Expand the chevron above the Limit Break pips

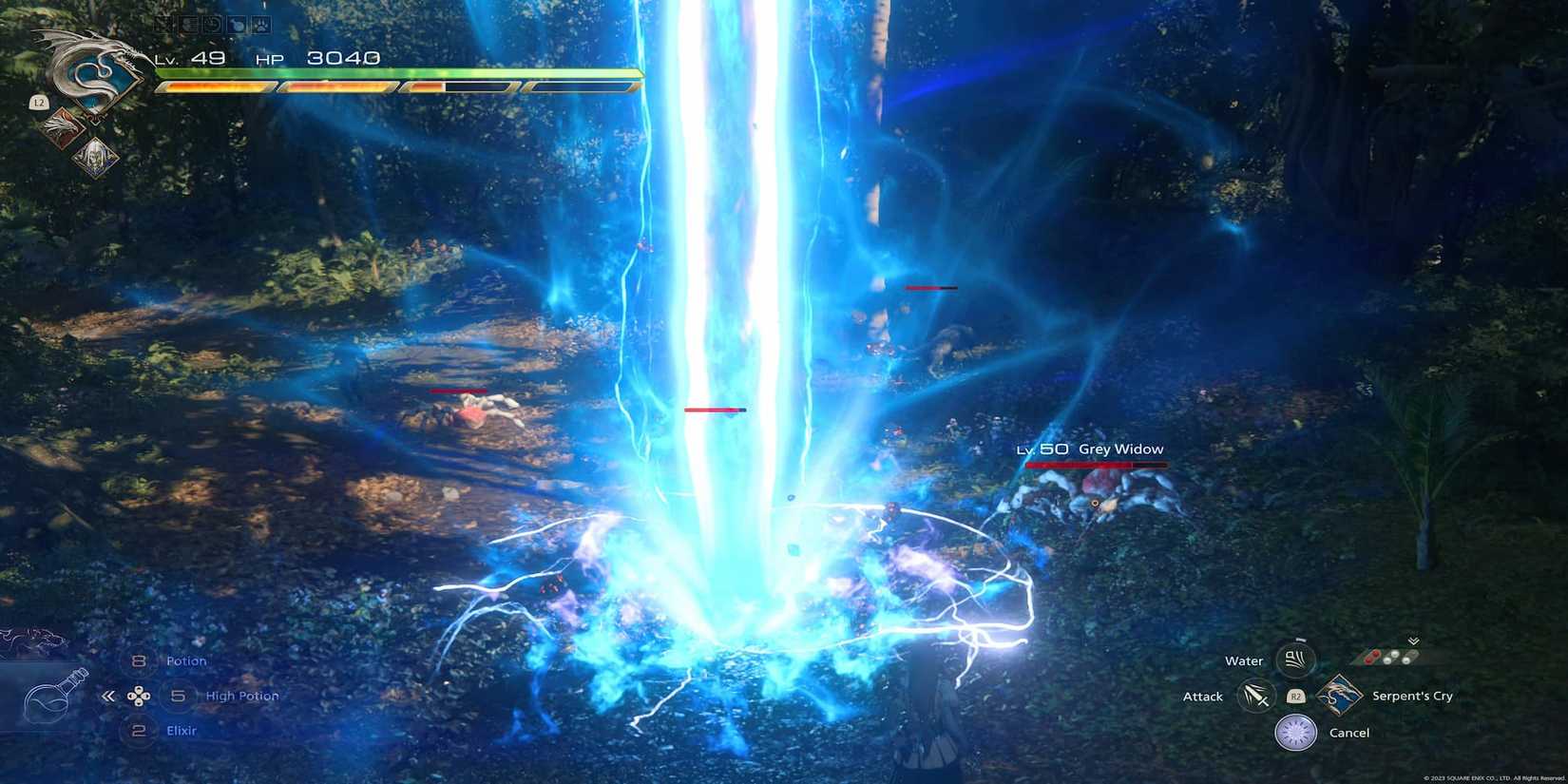pyautogui.click(x=1412, y=641)
